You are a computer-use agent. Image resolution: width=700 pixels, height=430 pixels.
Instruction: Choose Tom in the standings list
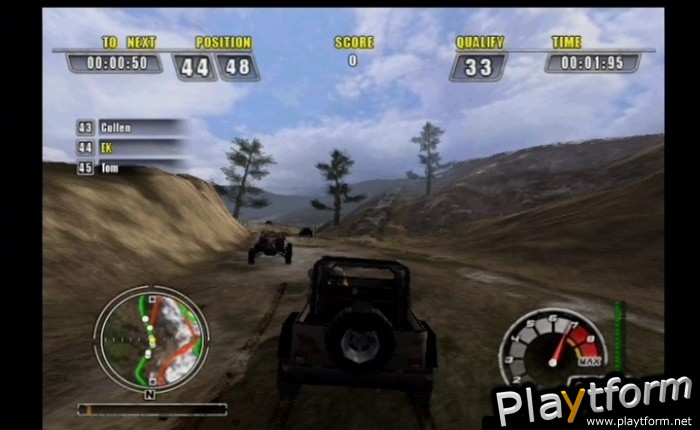point(130,168)
